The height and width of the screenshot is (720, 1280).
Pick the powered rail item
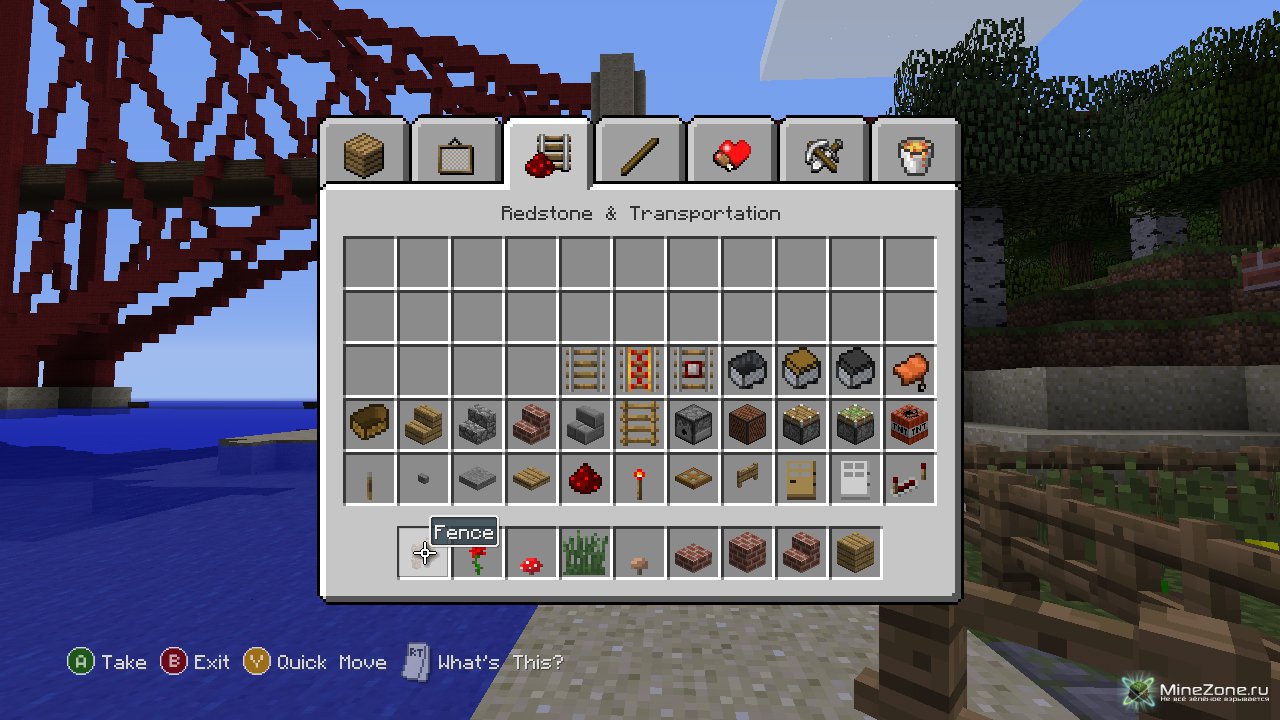(640, 371)
